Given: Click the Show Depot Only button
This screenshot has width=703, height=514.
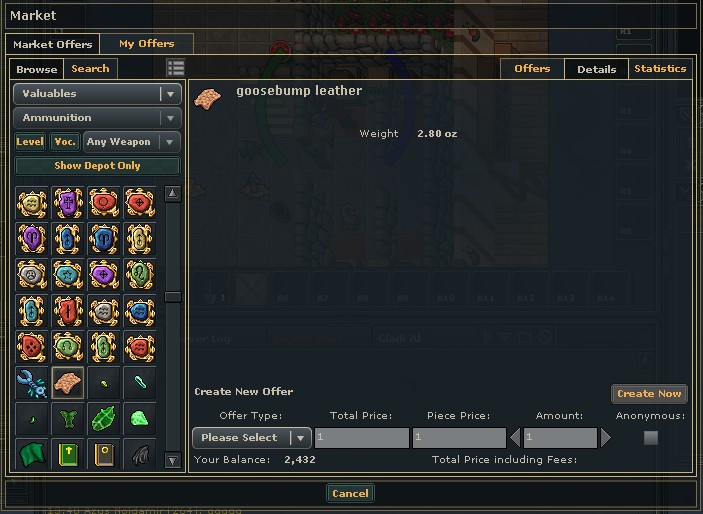Looking at the screenshot, I should click(x=97, y=166).
